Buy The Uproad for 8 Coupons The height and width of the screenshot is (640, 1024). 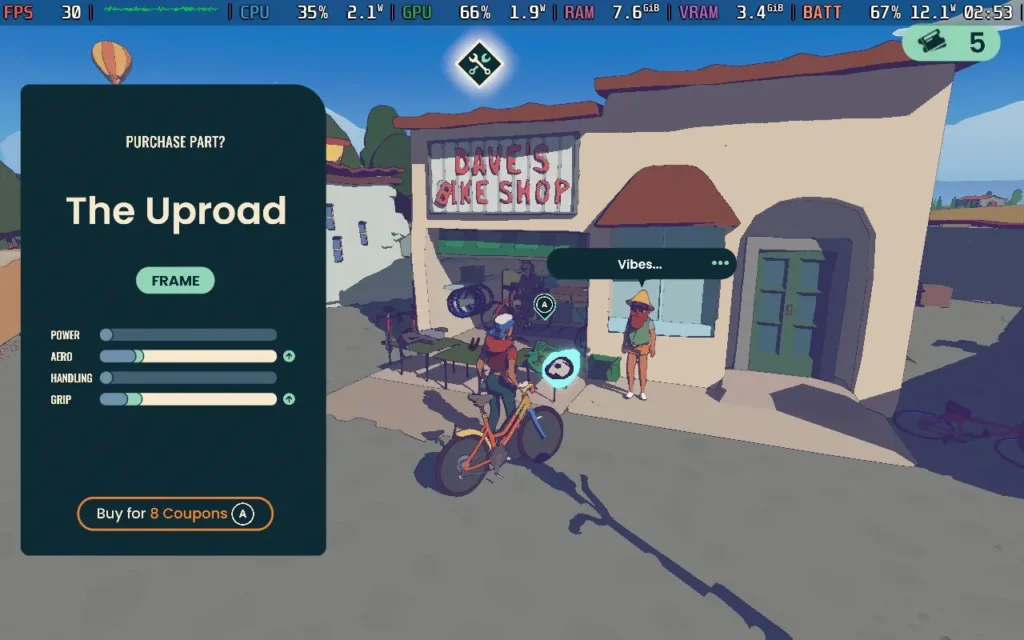[x=175, y=514]
